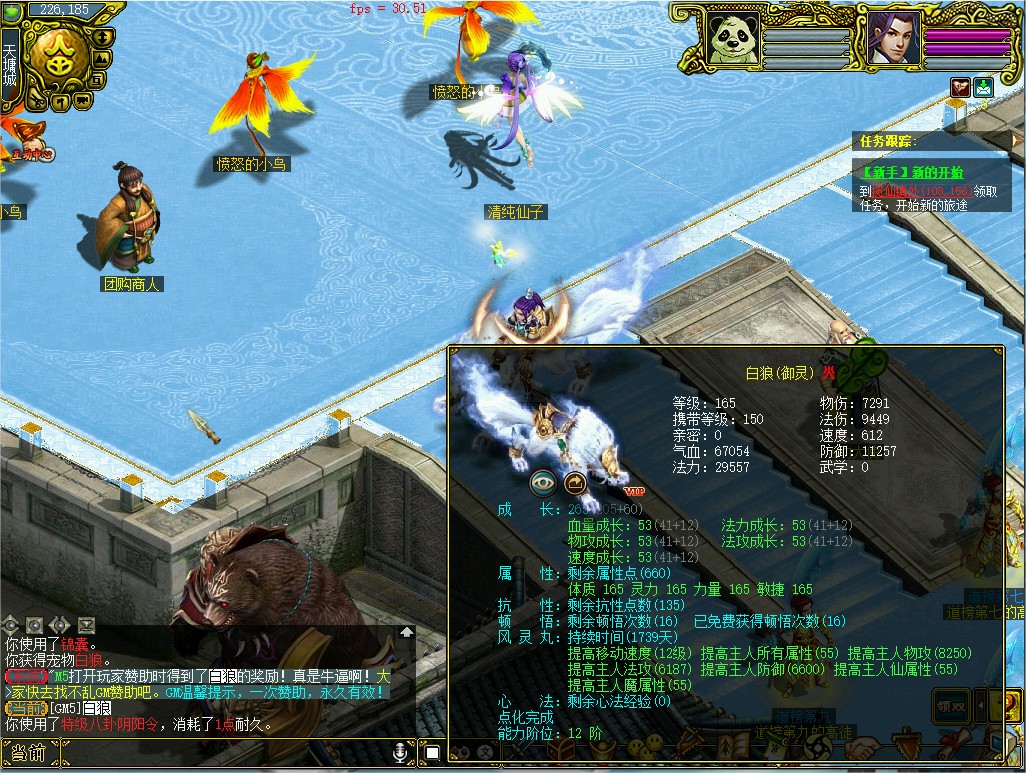Click the 领双 button at bottom right

pos(949,703)
